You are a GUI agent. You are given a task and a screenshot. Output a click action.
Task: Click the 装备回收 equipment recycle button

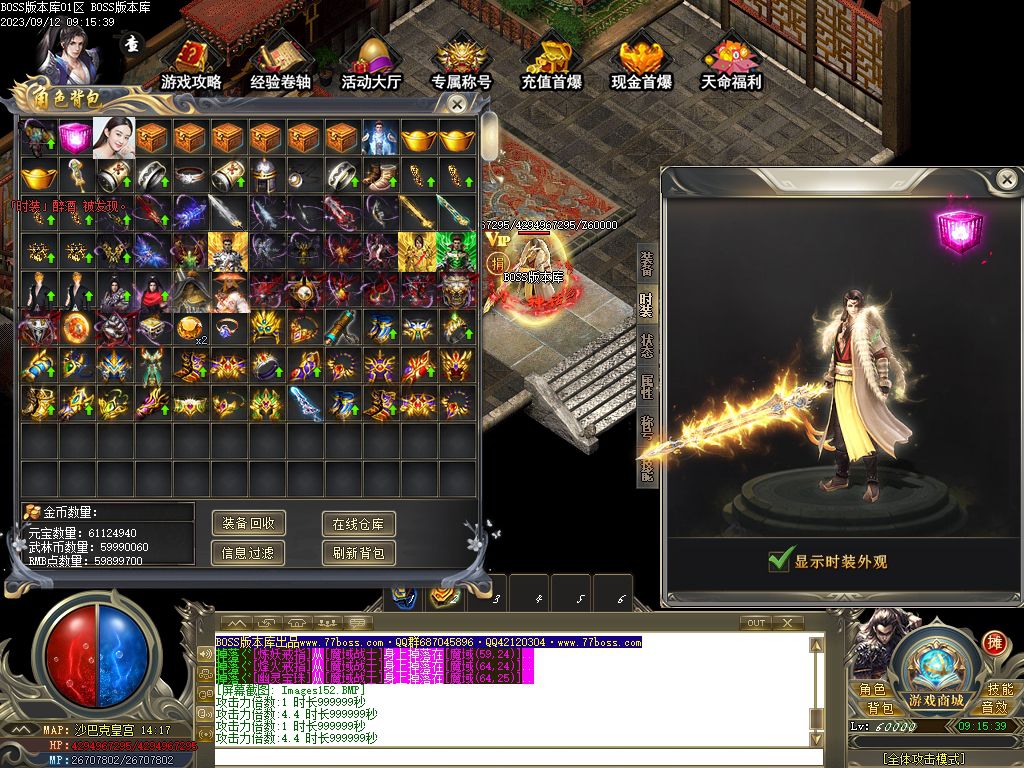pos(249,523)
